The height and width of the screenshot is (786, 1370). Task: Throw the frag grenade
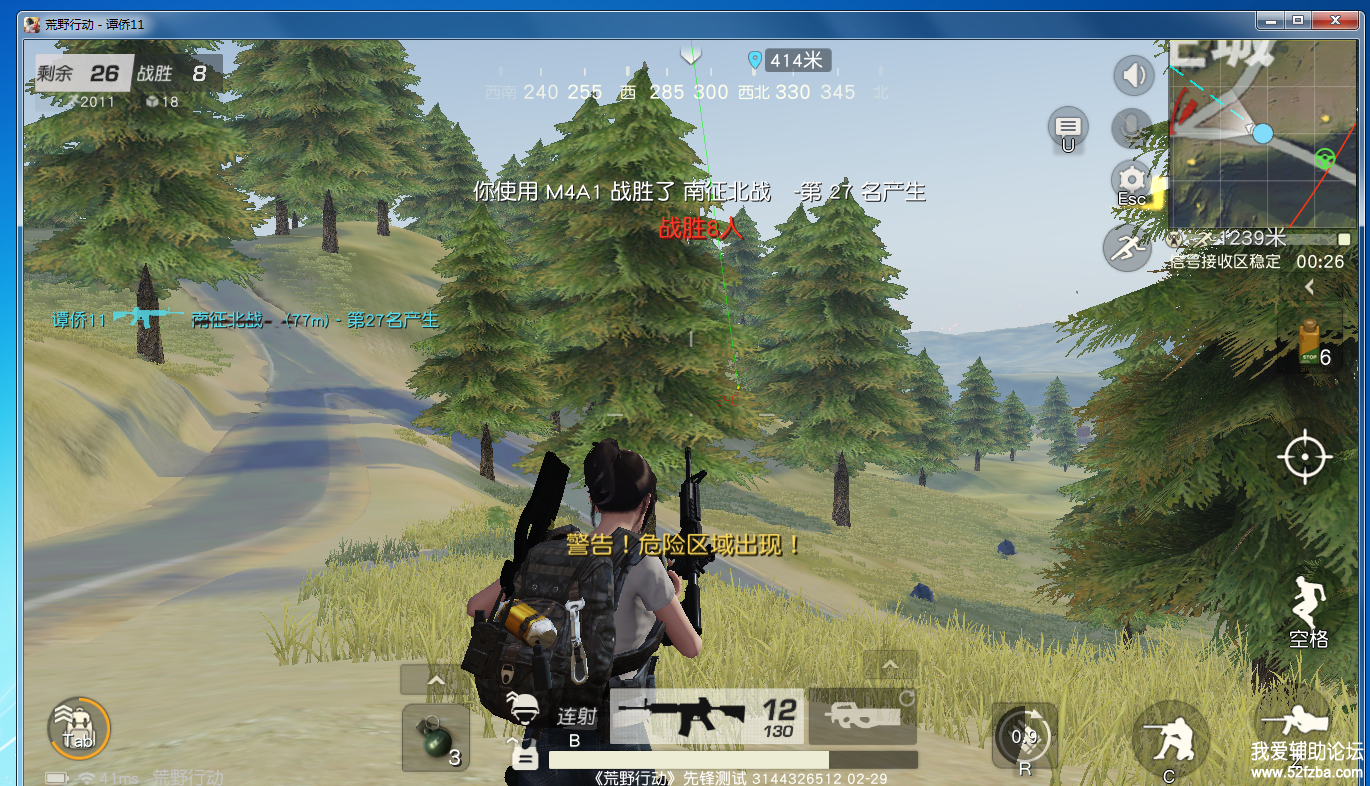pyautogui.click(x=436, y=740)
